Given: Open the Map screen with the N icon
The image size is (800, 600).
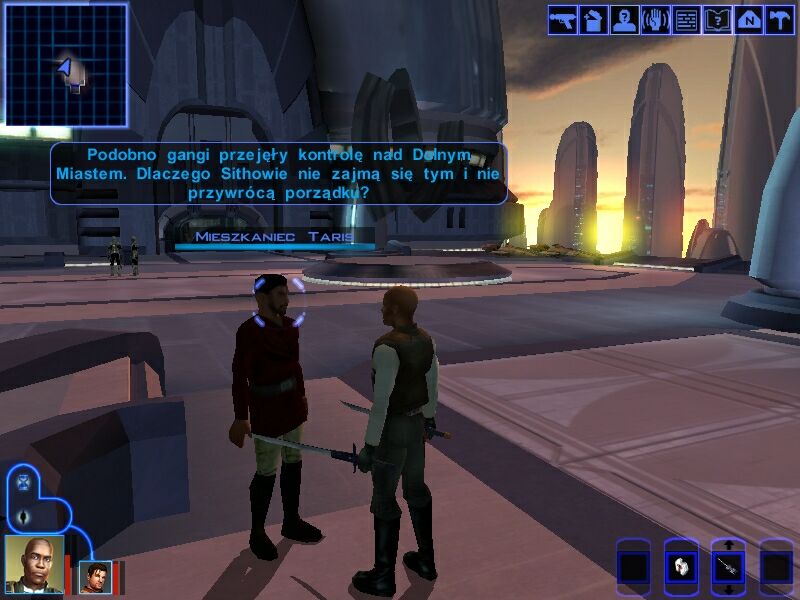Looking at the screenshot, I should point(748,20).
